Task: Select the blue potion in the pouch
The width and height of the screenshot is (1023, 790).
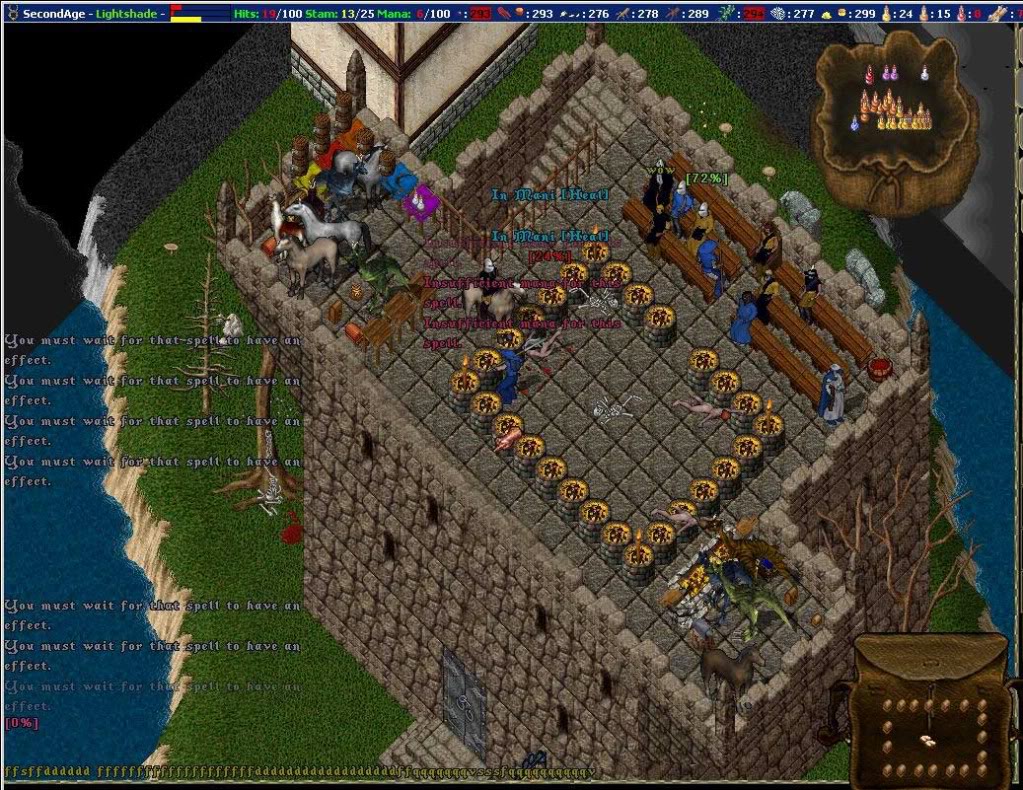Action: pos(855,122)
